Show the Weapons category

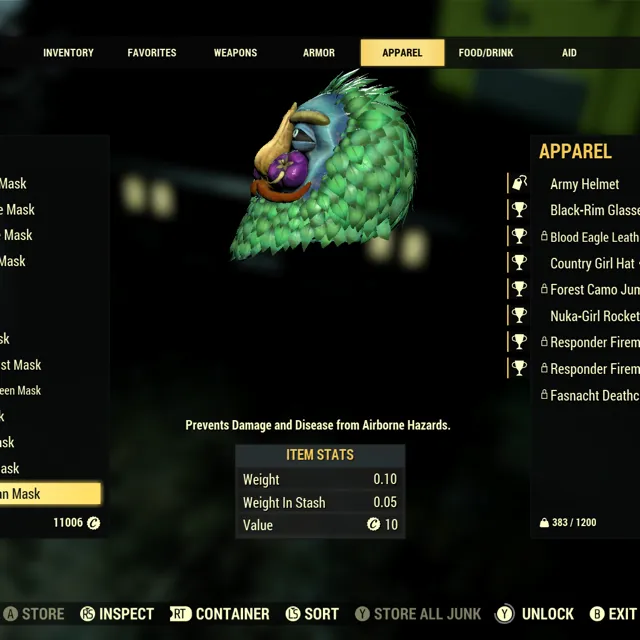235,53
